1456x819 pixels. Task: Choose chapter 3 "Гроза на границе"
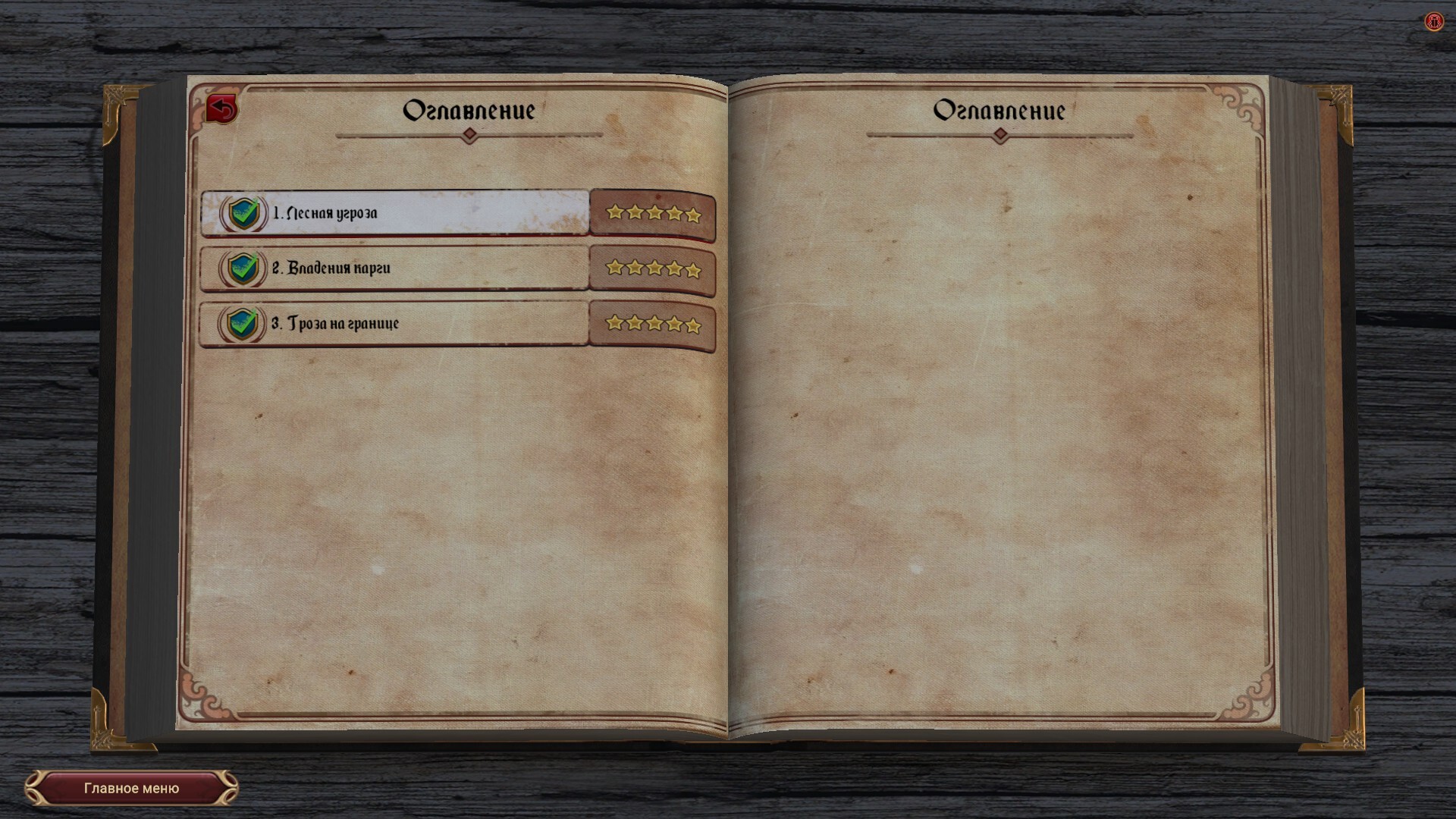click(394, 324)
